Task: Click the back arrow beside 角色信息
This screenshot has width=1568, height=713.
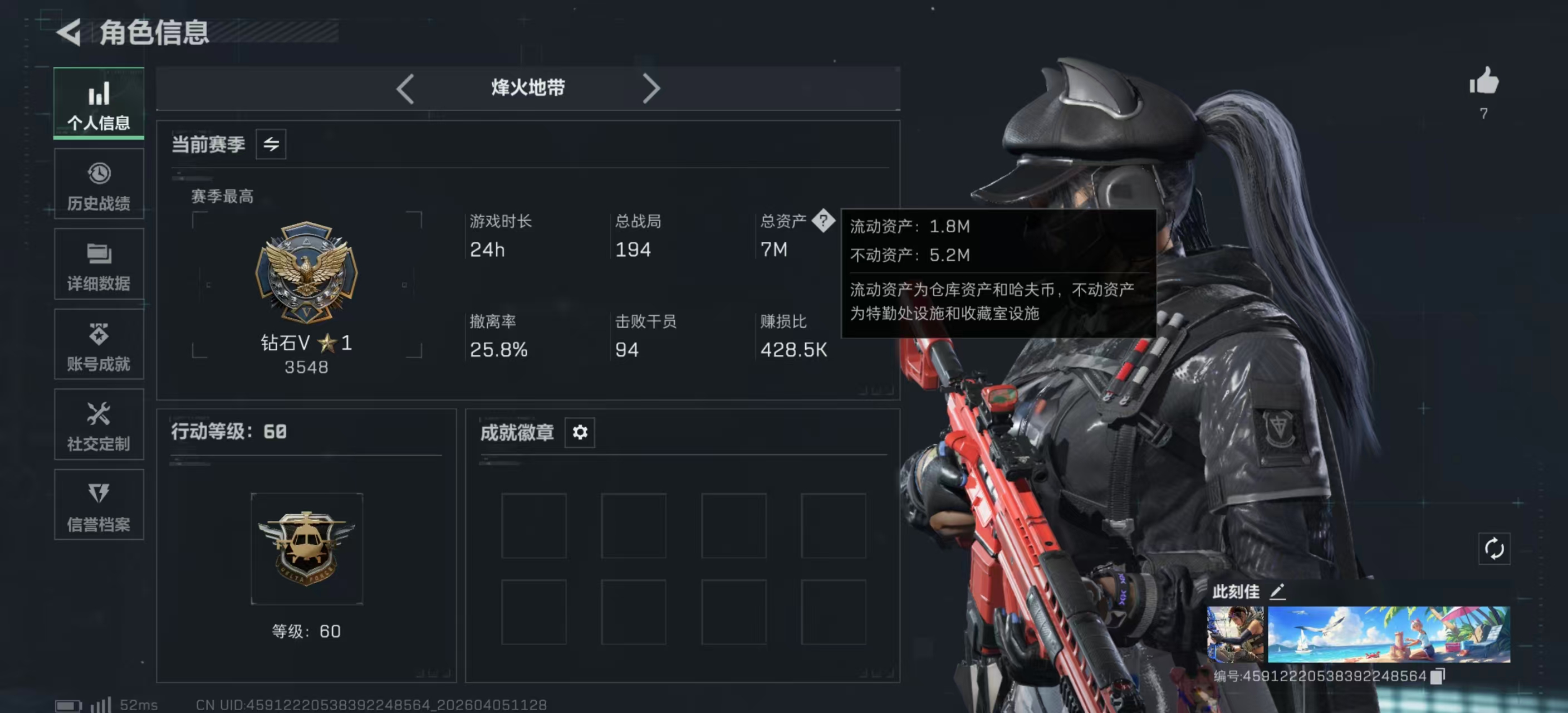Action: coord(69,33)
